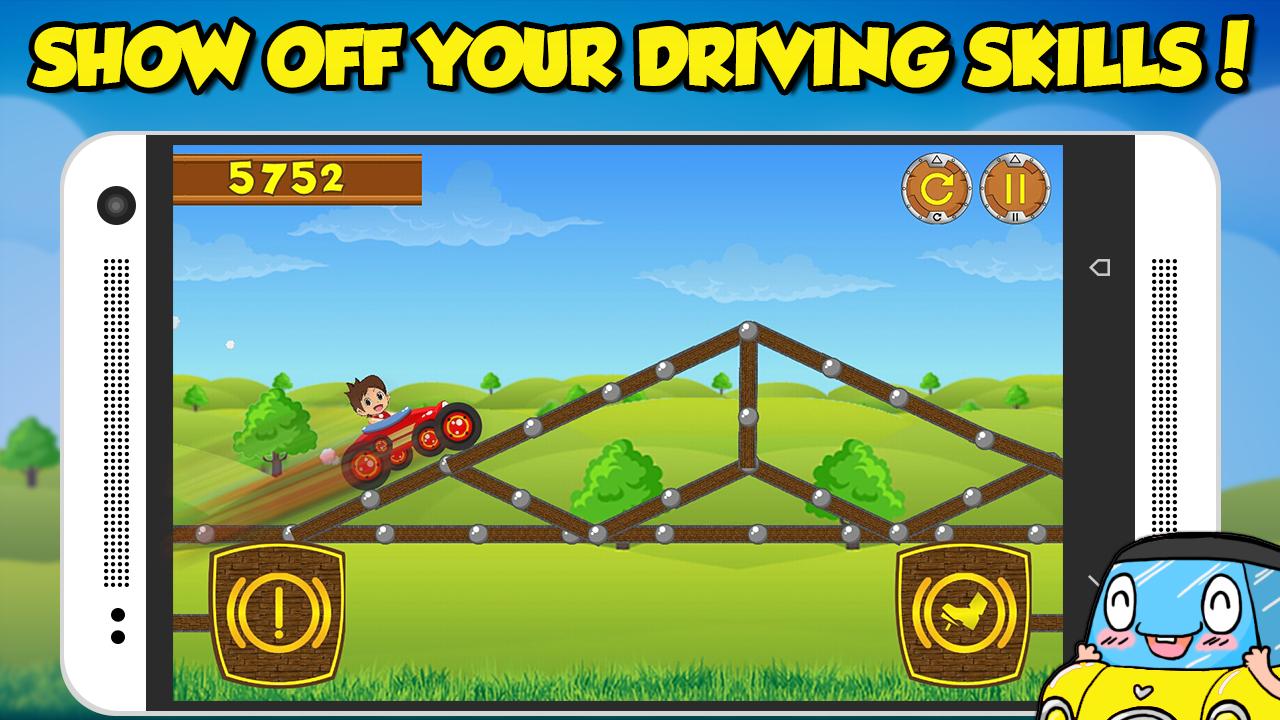The image size is (1280, 720).
Task: Tap the Android back arrow on the bezel
Action: [1099, 267]
